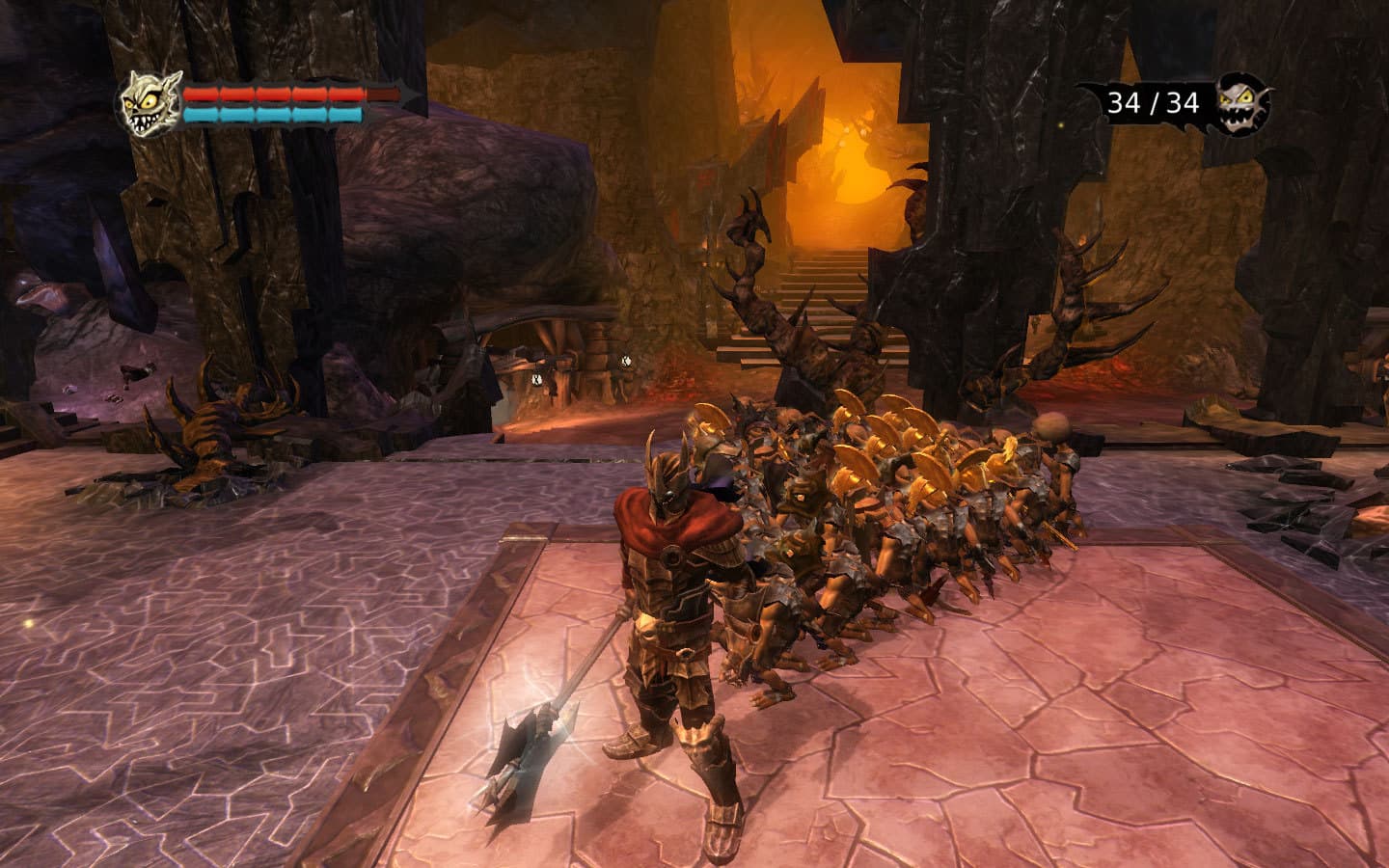Select the 34/34 minion counter label
Image resolution: width=1389 pixels, height=868 pixels.
coord(1153,101)
